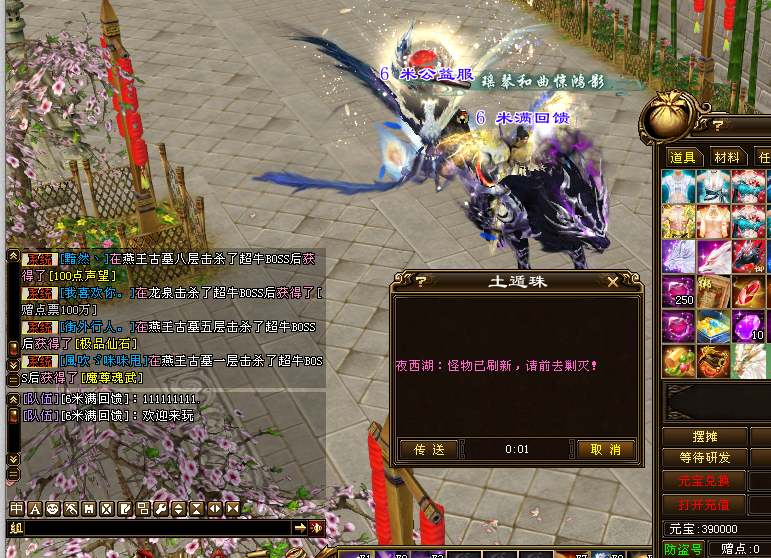
Task: Click the wrench settings icon in chat bar
Action: 161,509
